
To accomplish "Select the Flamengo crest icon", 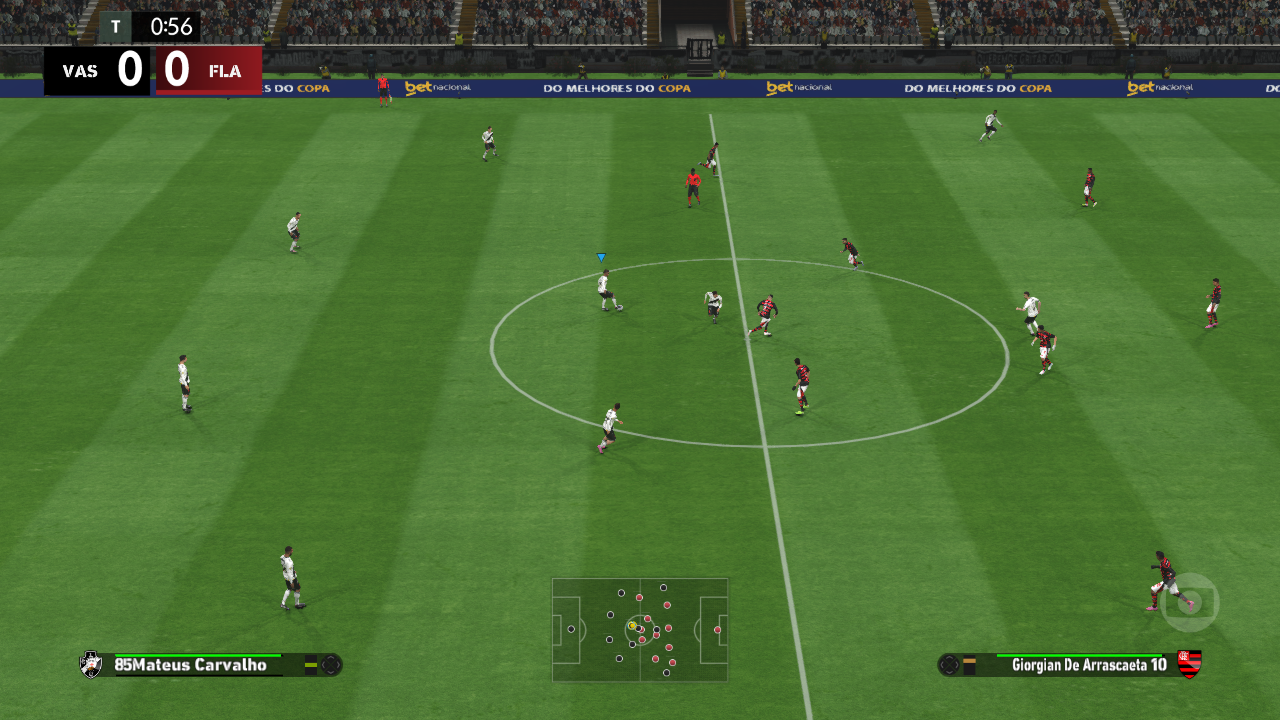I will tap(1189, 663).
